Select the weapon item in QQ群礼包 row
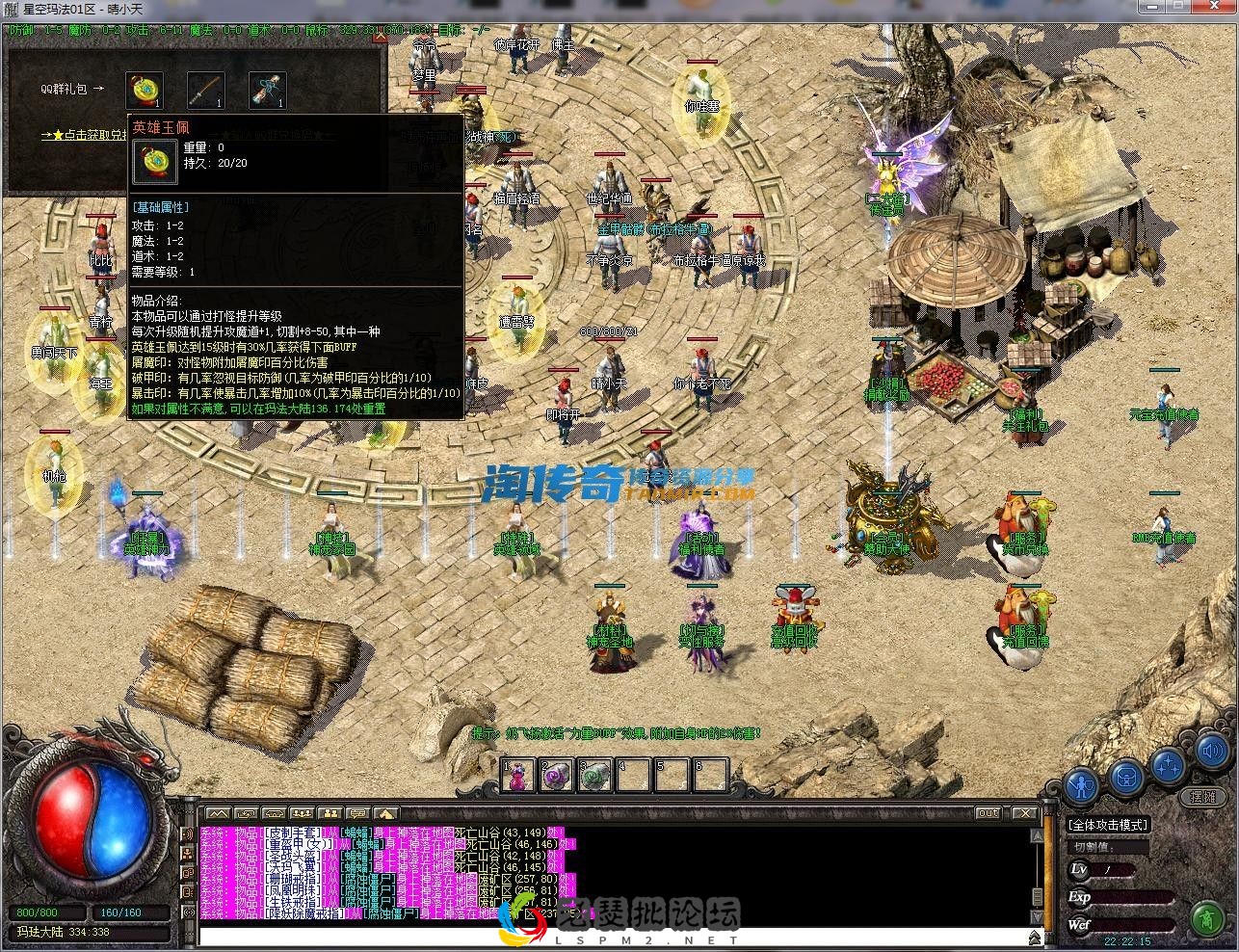The width and height of the screenshot is (1239, 952). pyautogui.click(x=203, y=89)
